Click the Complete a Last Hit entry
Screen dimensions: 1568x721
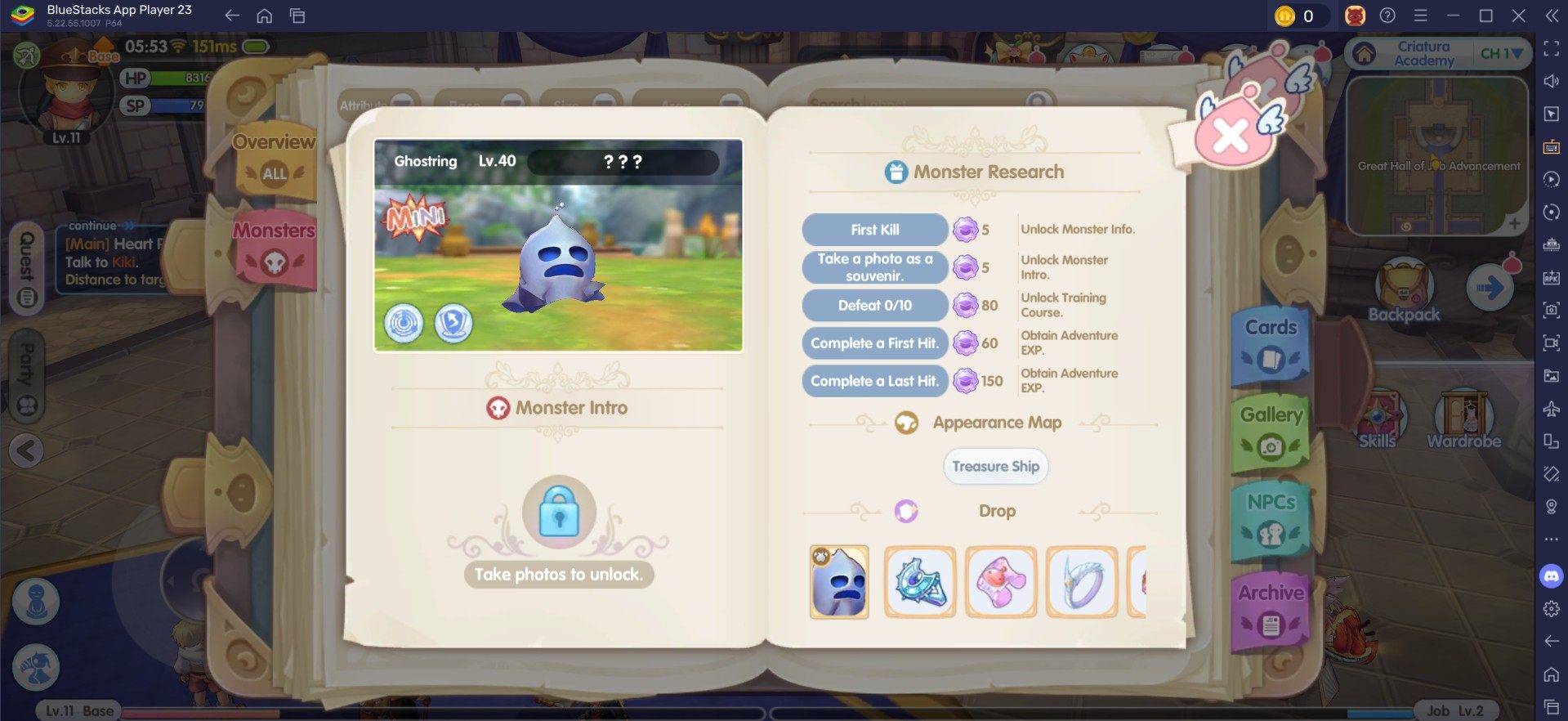874,381
